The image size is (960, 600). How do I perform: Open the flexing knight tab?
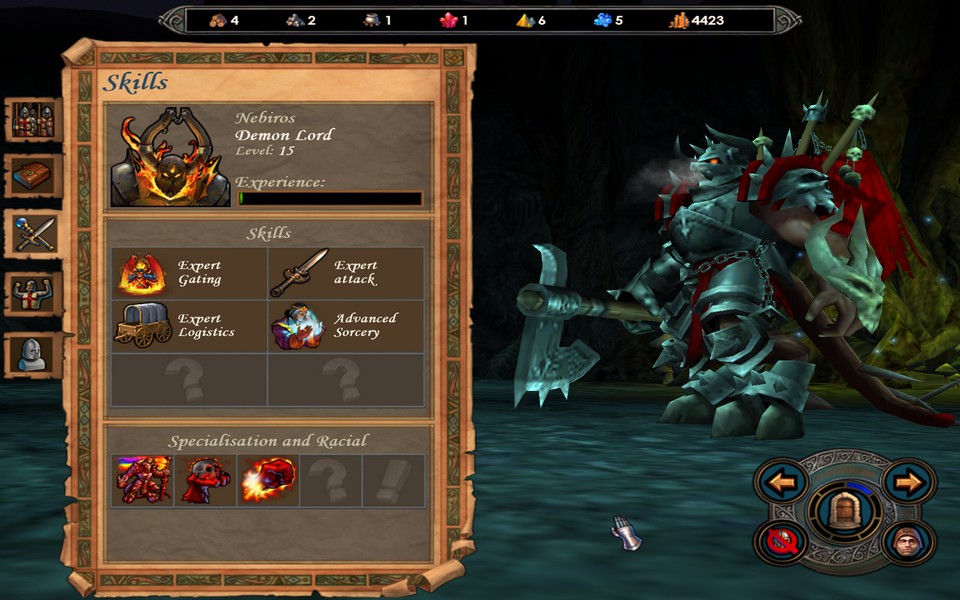pos(33,293)
